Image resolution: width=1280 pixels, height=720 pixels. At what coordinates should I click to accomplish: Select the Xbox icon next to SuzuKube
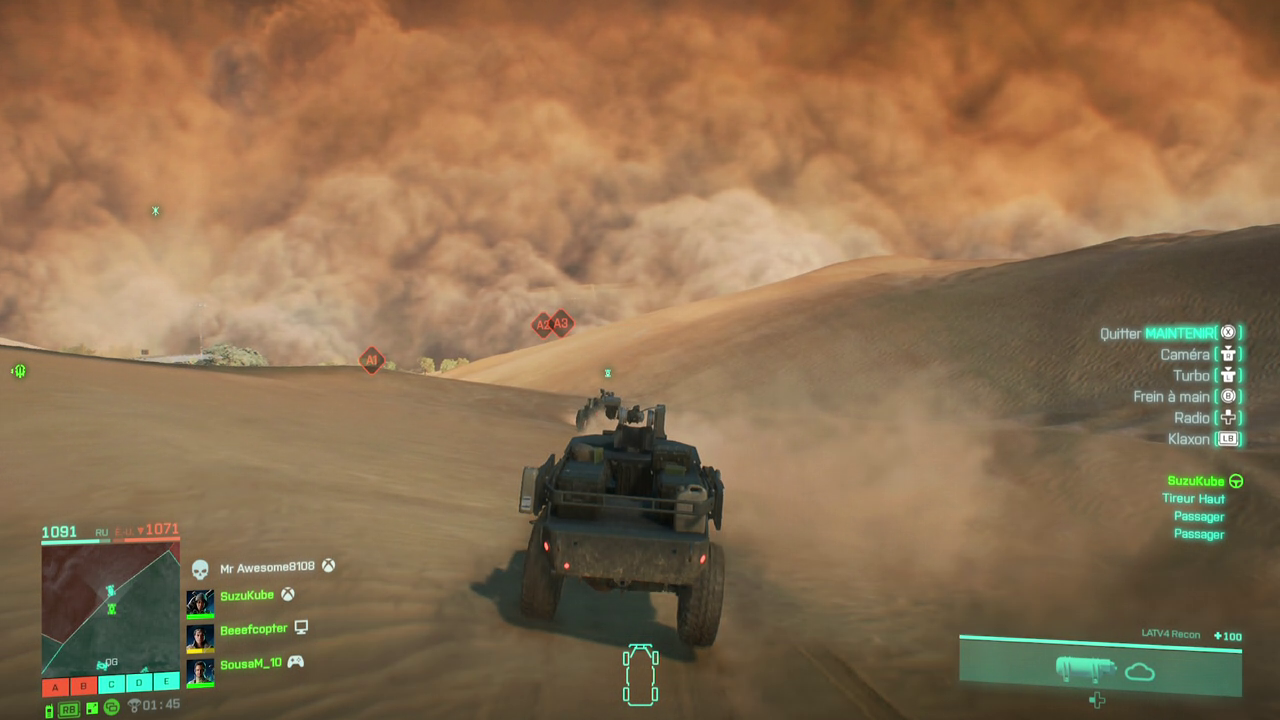[285, 594]
